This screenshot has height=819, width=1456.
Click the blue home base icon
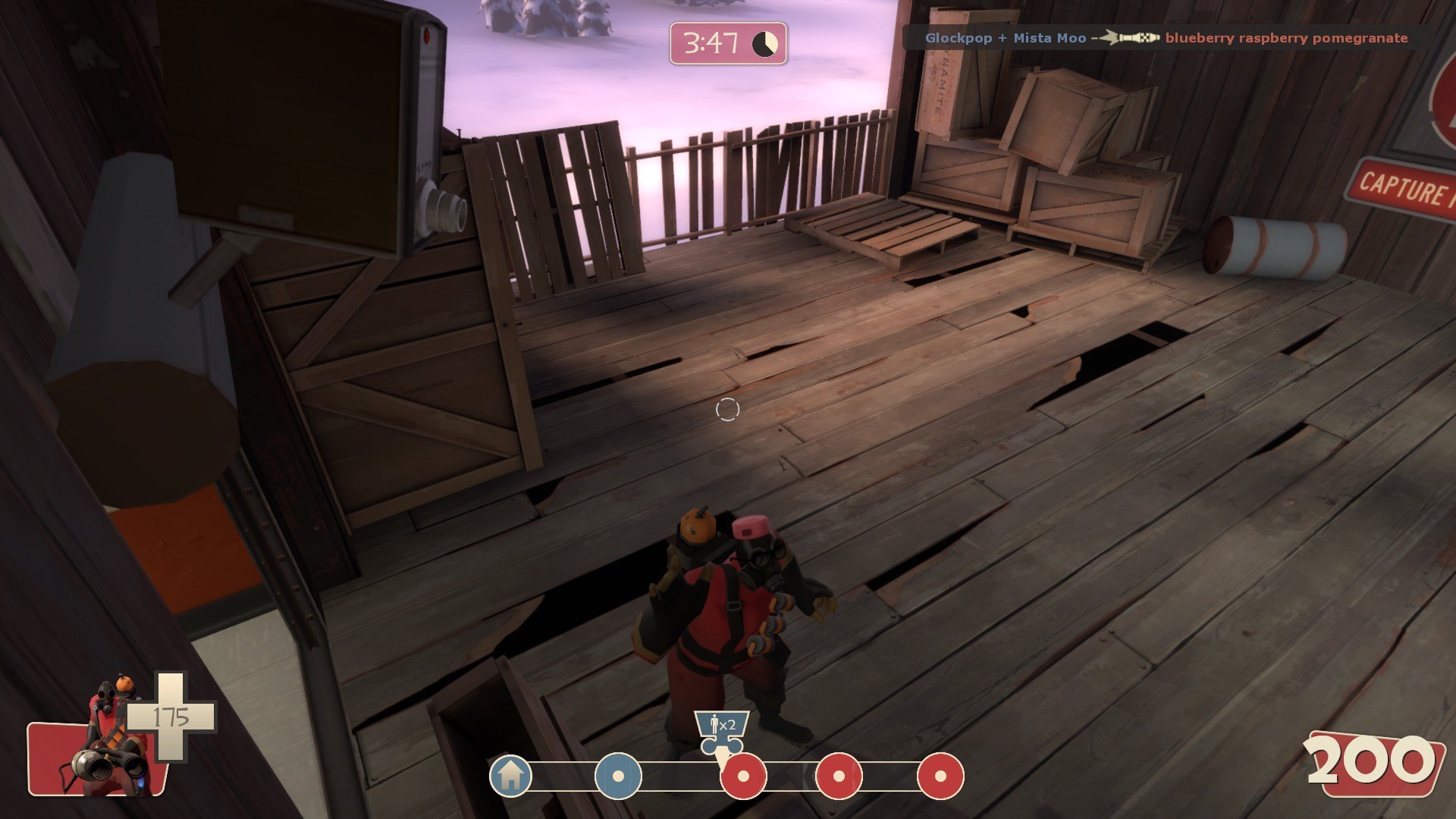[x=510, y=775]
